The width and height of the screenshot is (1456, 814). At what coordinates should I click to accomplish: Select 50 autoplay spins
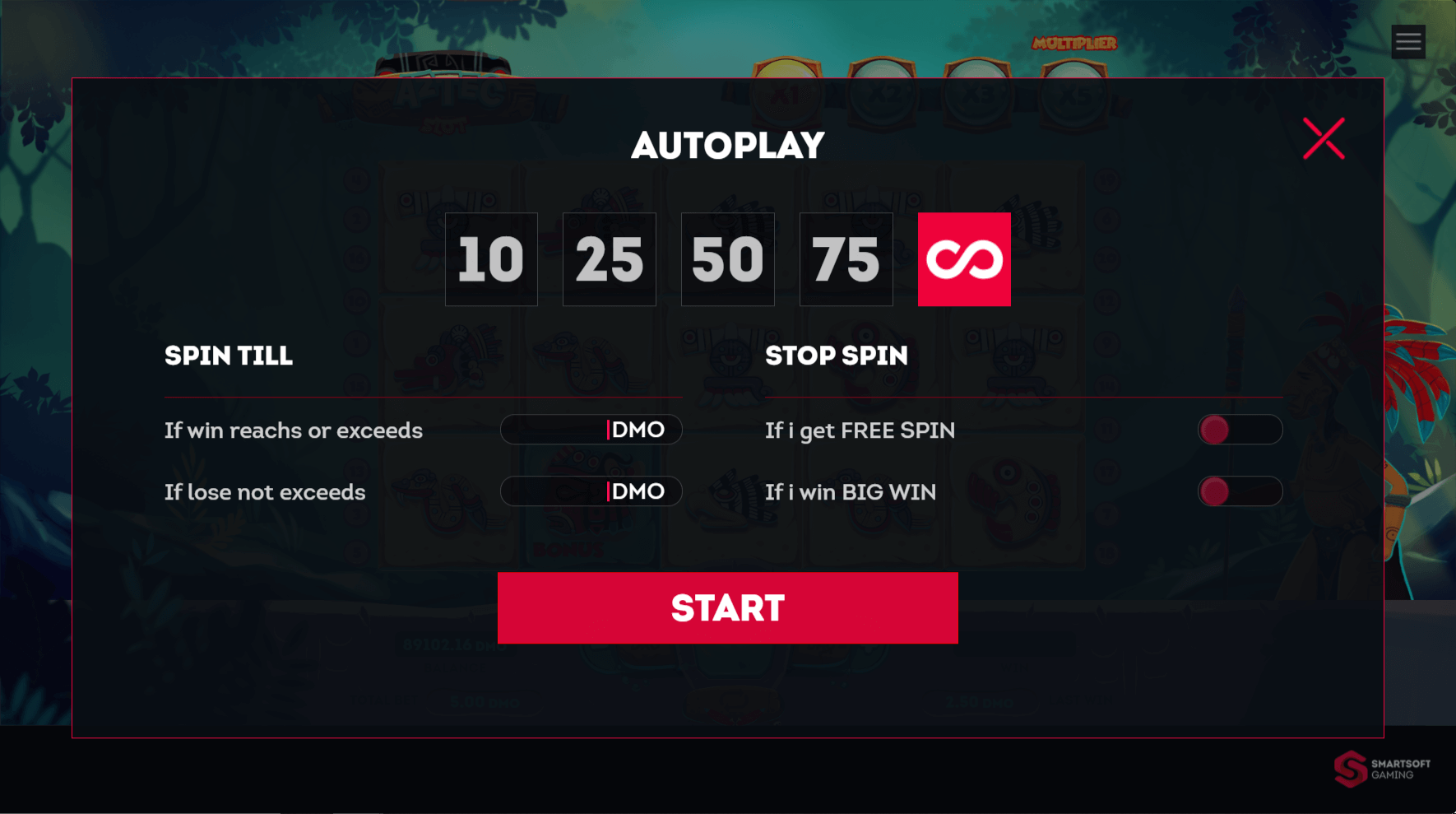tap(728, 259)
